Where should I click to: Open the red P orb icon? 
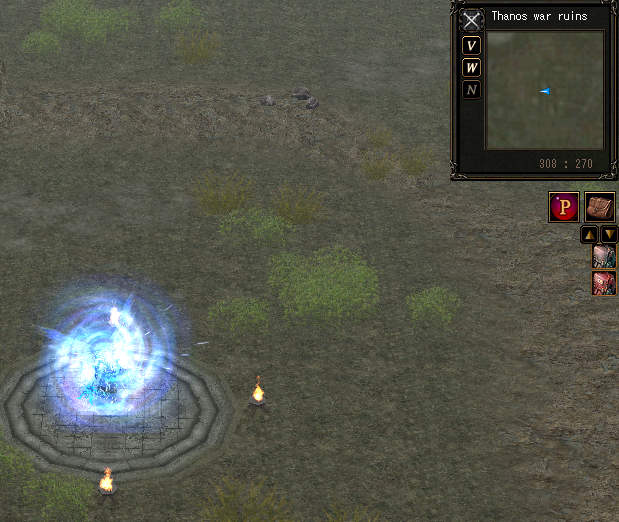tap(564, 207)
